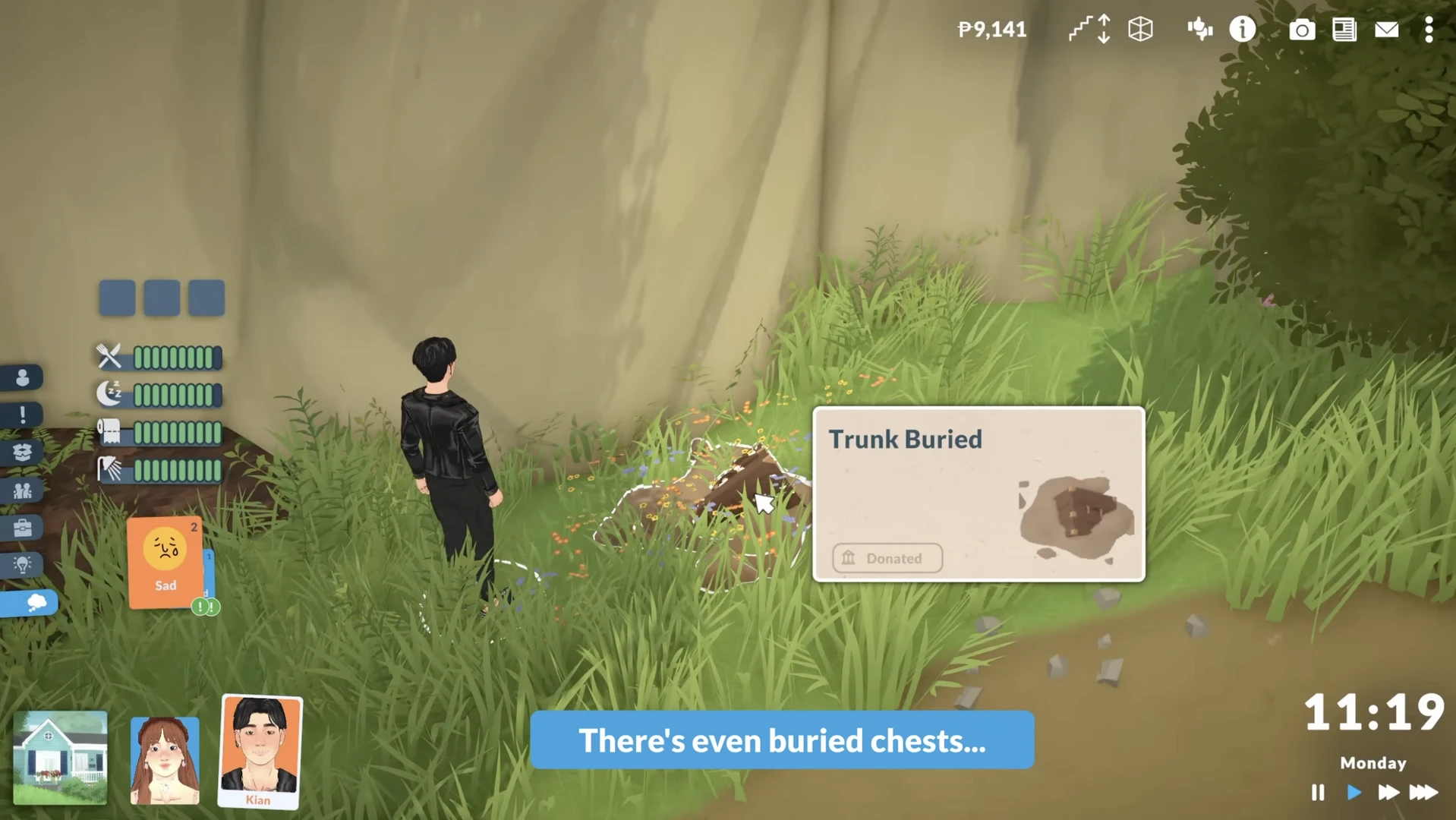Viewport: 1456px width, 820px height.
Task: Select the thought cloud tab
Action: point(33,603)
